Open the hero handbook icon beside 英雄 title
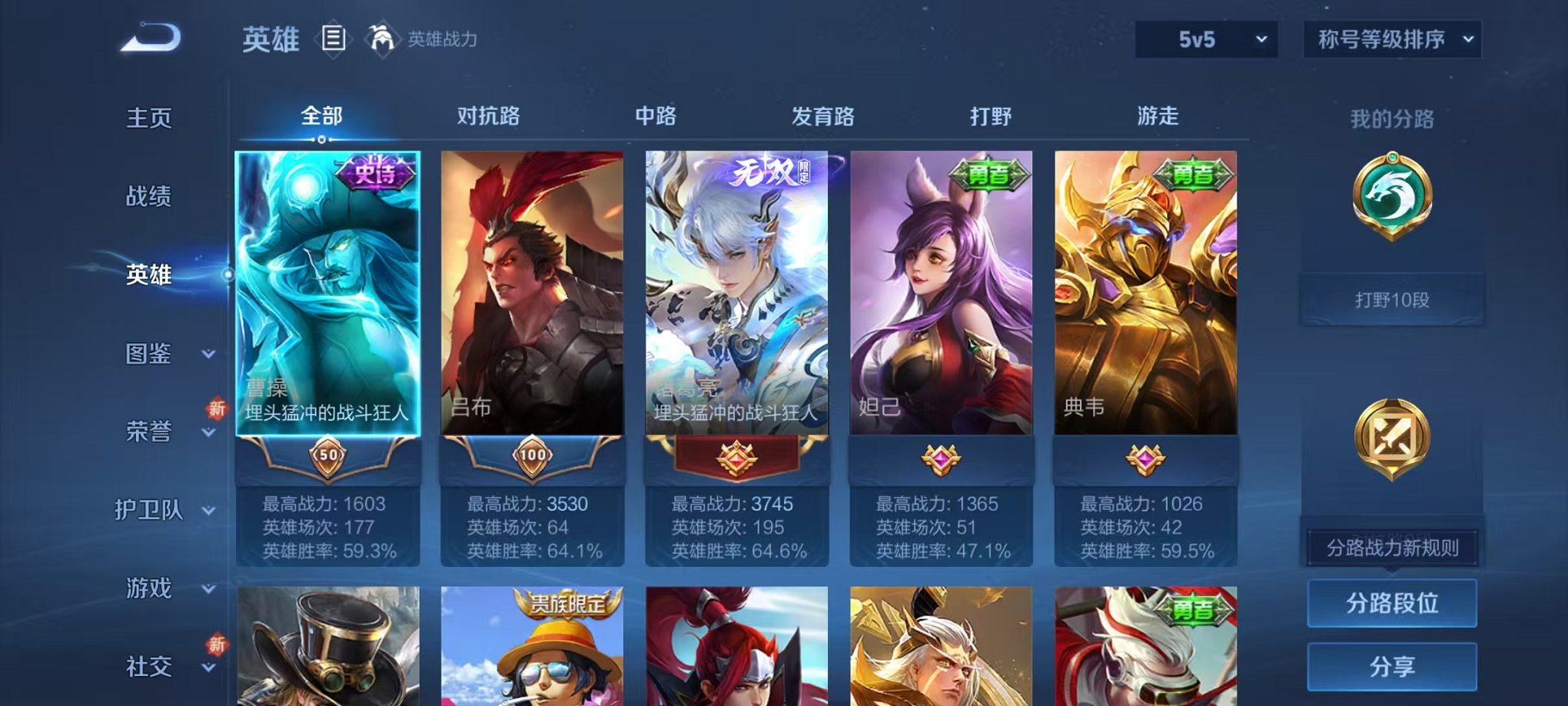Image resolution: width=1568 pixels, height=706 pixels. click(x=334, y=38)
